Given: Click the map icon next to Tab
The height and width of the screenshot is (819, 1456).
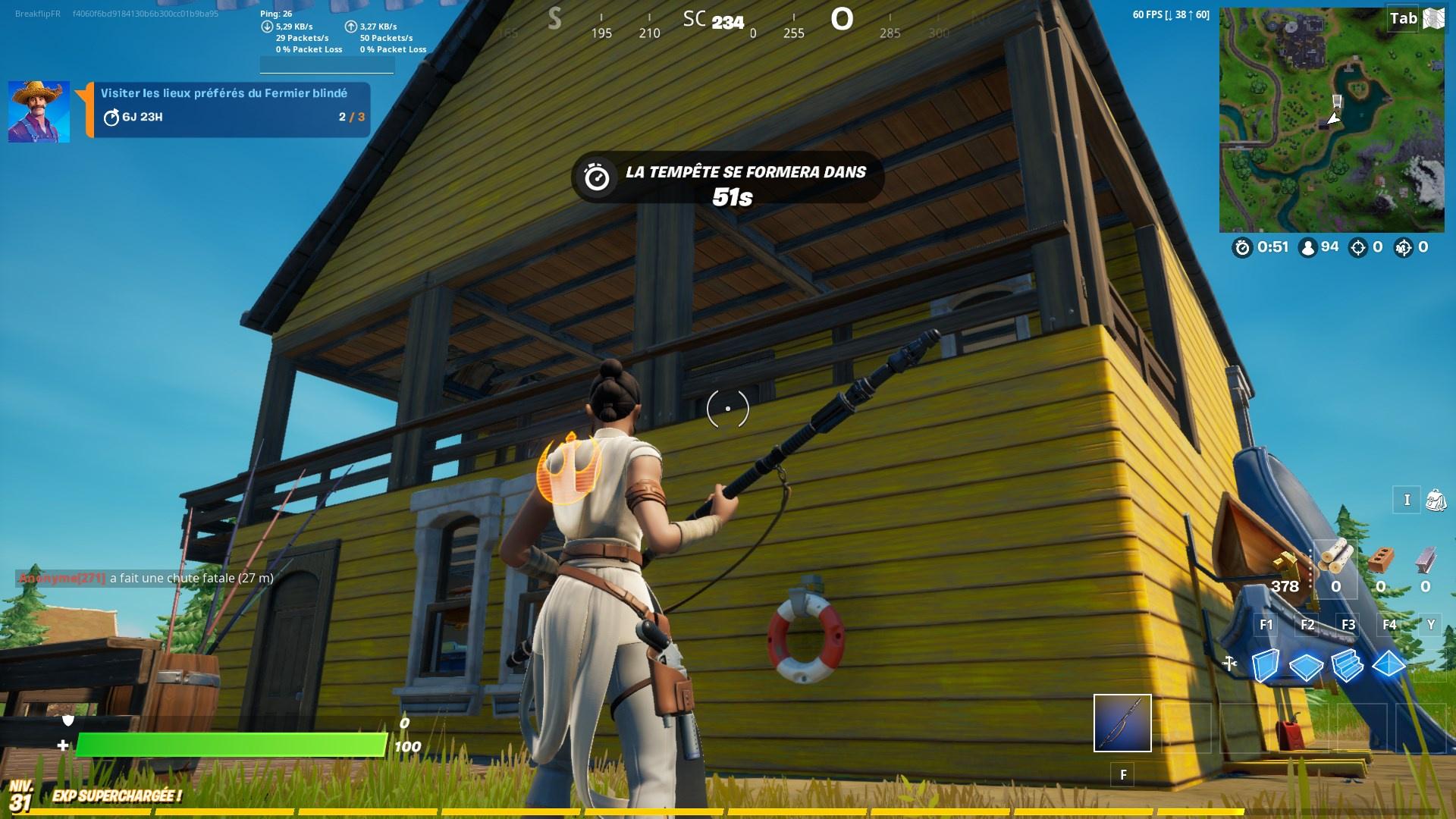Looking at the screenshot, I should (1433, 17).
